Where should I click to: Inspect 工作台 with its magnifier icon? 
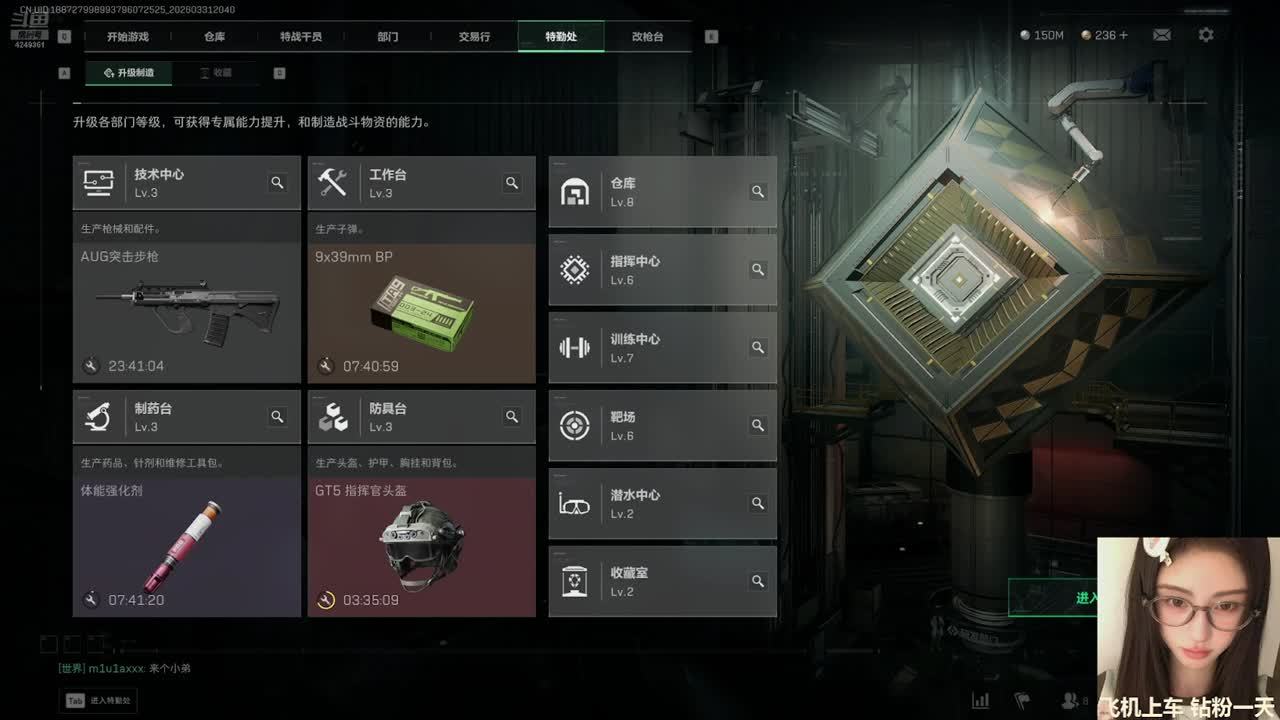point(512,183)
